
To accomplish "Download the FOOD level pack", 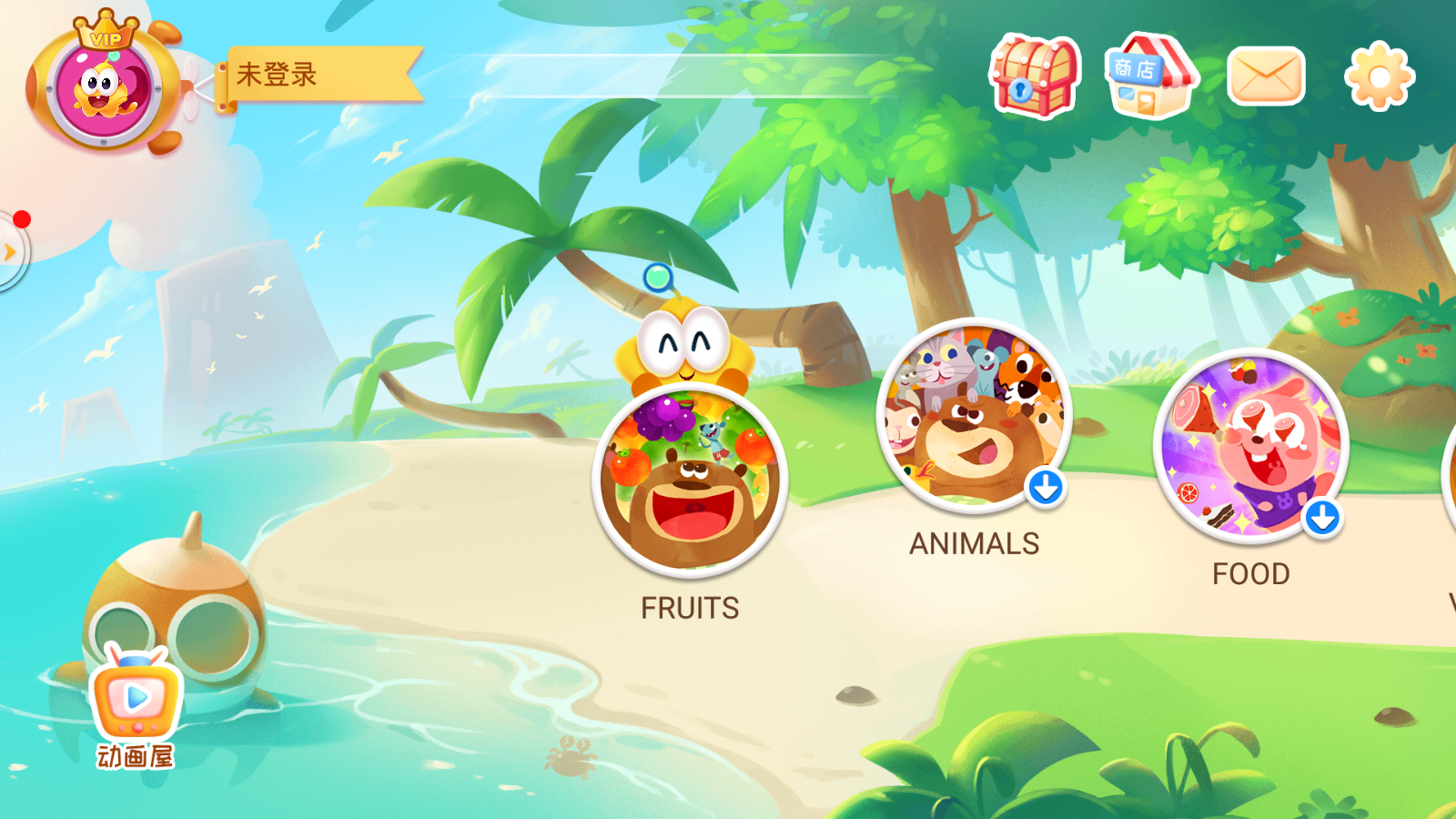I will pyautogui.click(x=1322, y=518).
